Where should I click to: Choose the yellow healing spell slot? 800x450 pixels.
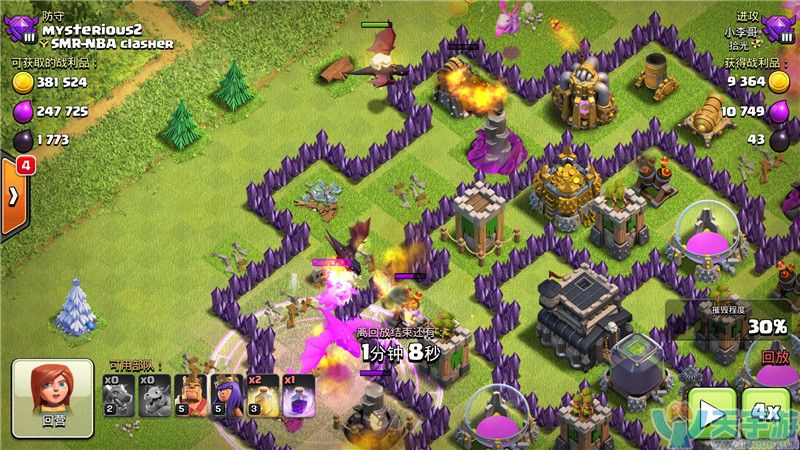tap(262, 395)
